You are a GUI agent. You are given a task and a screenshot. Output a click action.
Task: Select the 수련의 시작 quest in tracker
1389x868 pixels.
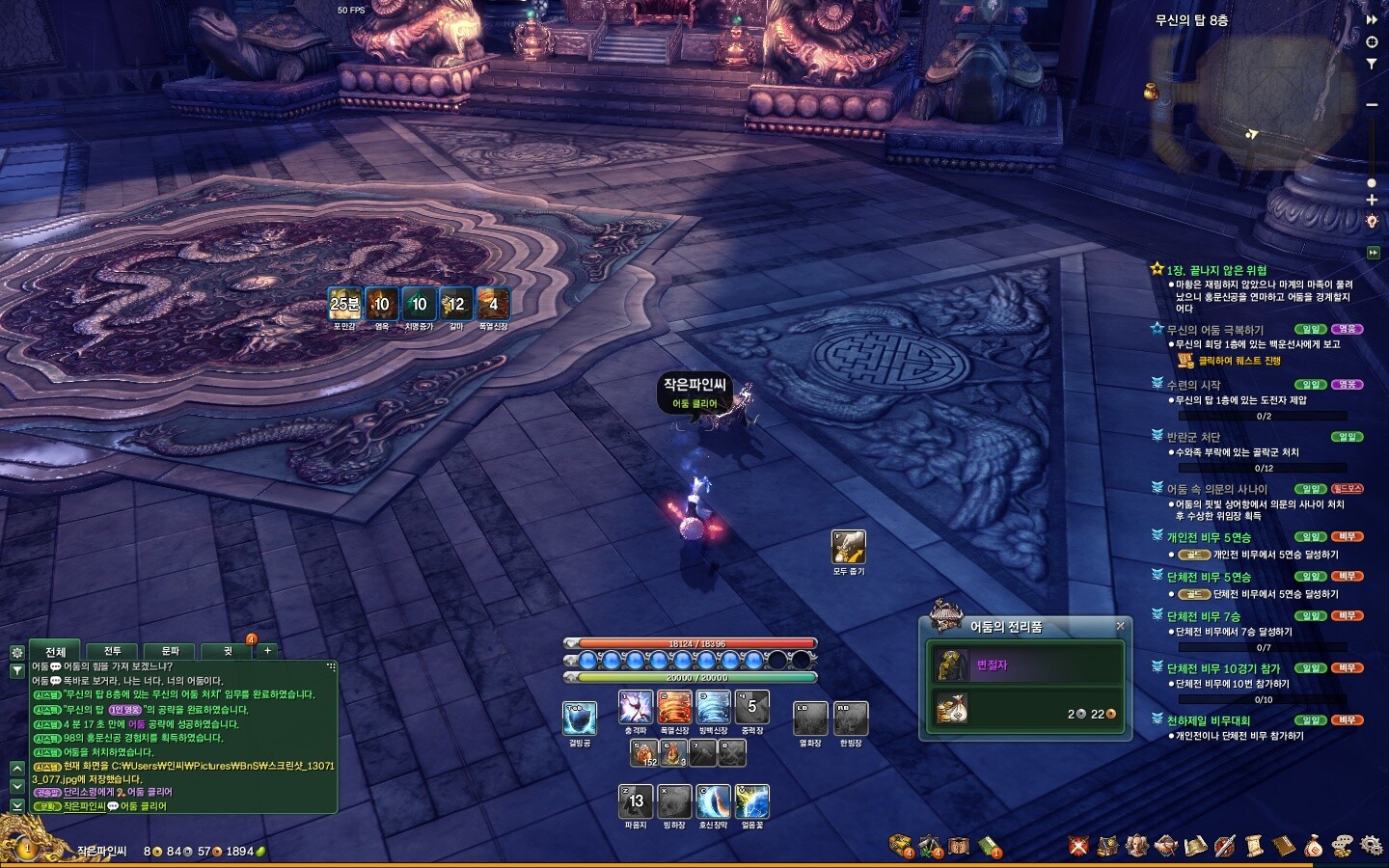click(x=1193, y=385)
